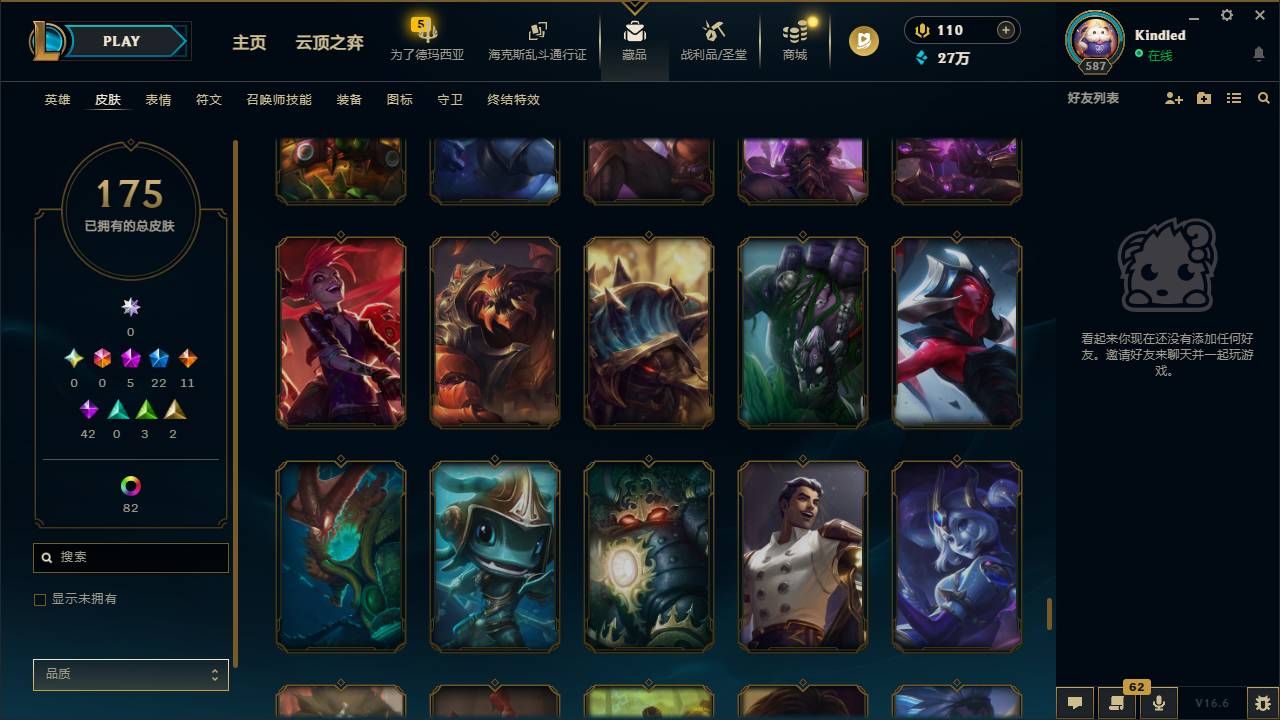Open the 品质 quality filter dropdown
The width and height of the screenshot is (1280, 720).
pos(130,674)
